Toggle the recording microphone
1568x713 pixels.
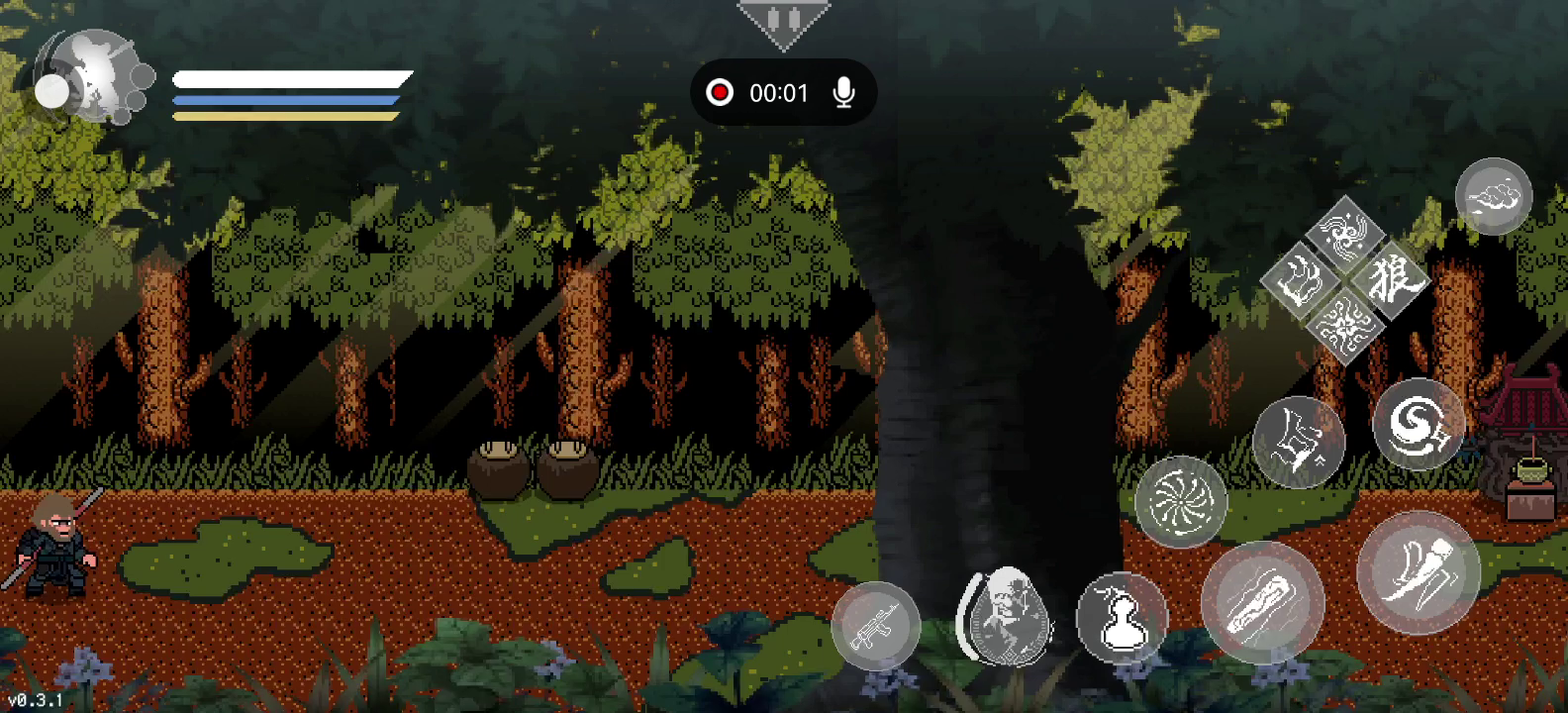point(843,93)
